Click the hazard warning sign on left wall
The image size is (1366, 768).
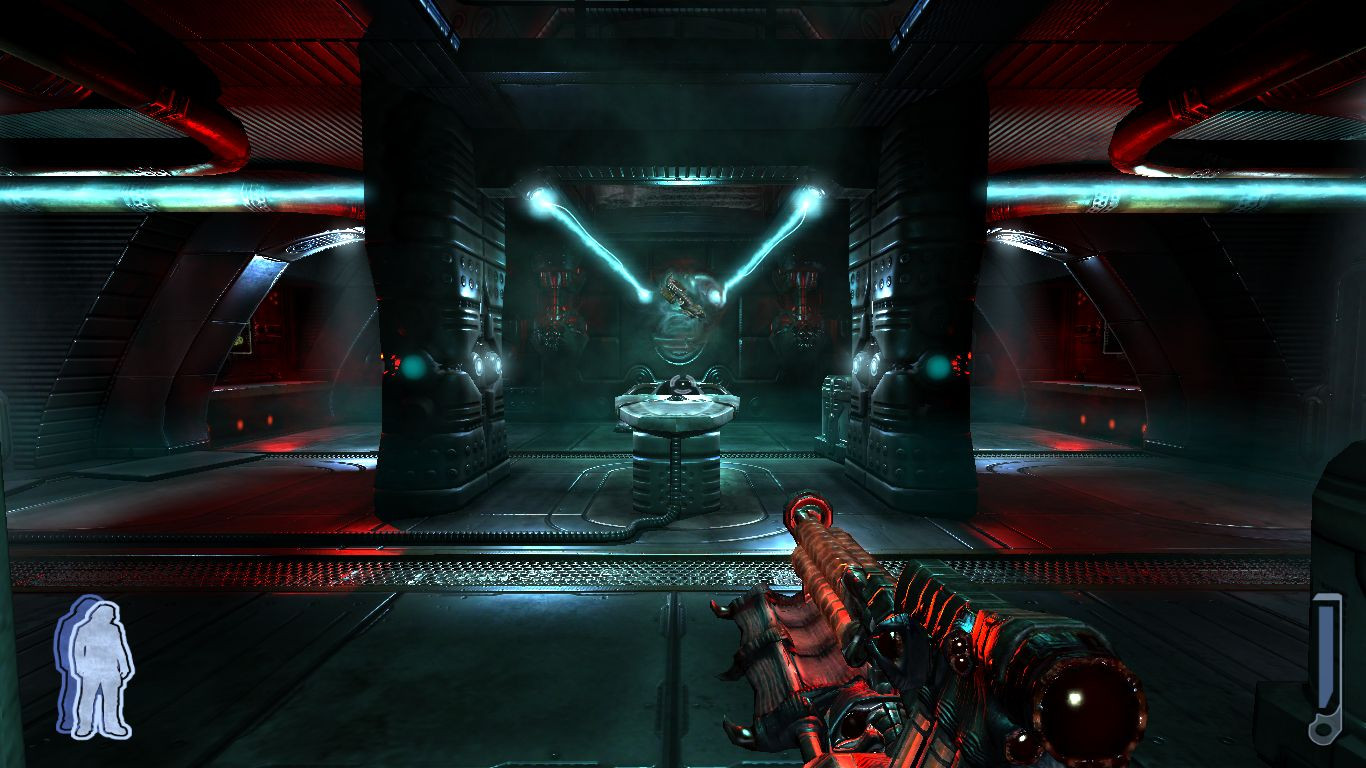coord(240,339)
